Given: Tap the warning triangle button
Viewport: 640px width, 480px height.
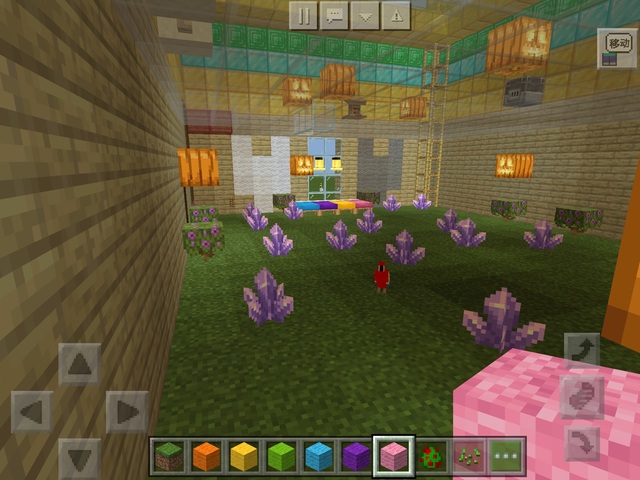Looking at the screenshot, I should [397, 15].
